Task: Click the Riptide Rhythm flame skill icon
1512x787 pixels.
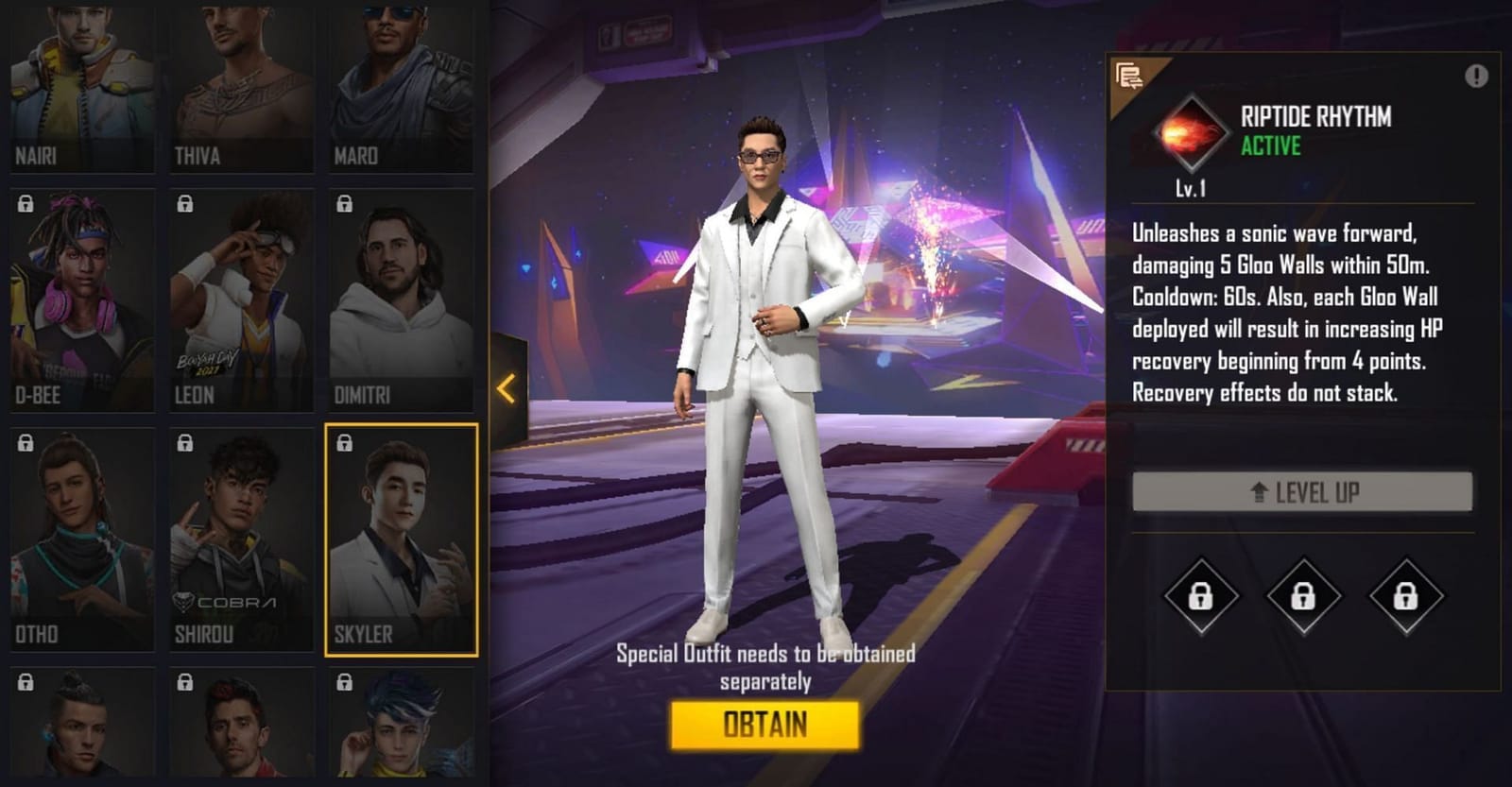Action: [x=1190, y=130]
